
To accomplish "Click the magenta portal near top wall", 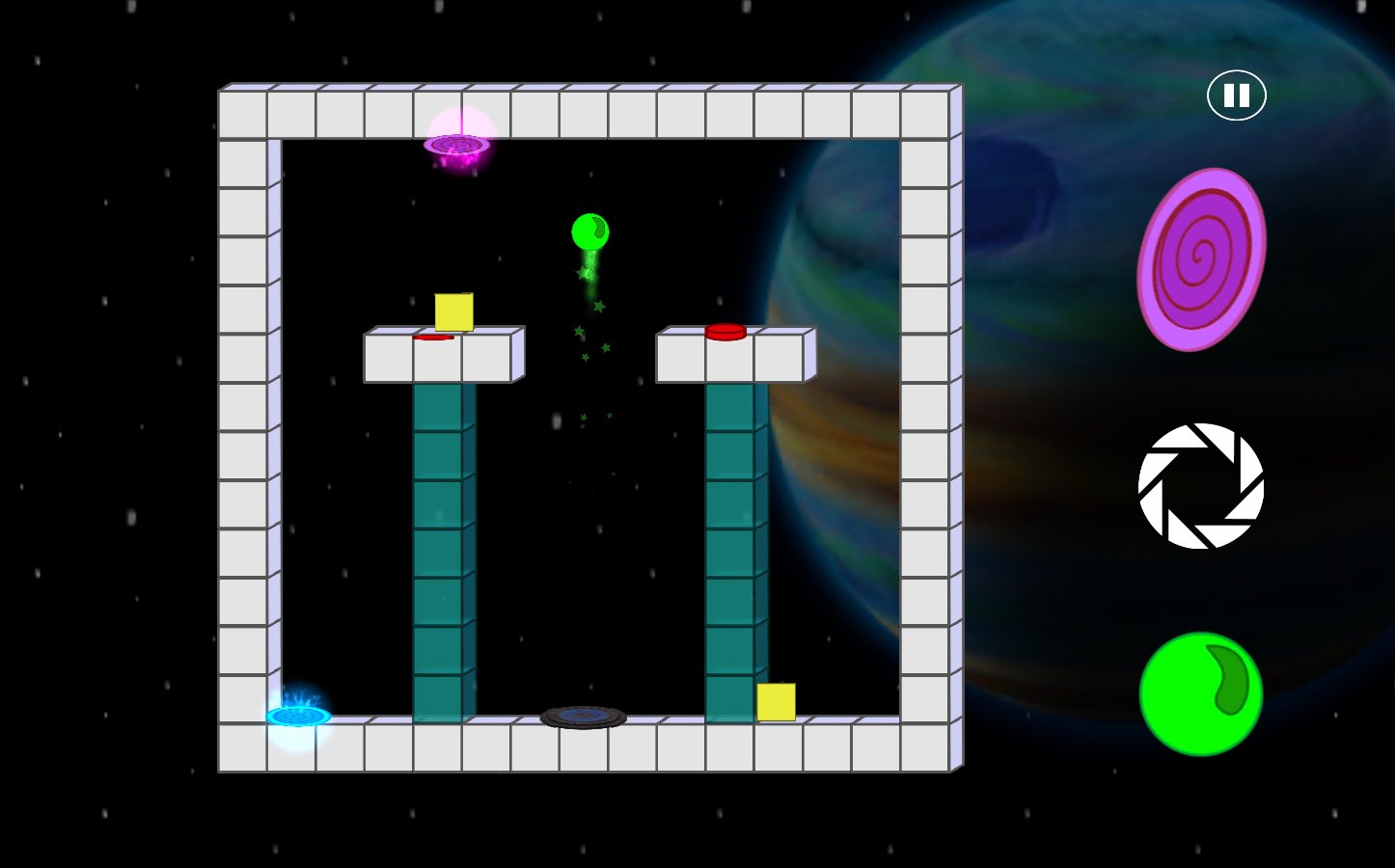I will [x=457, y=147].
